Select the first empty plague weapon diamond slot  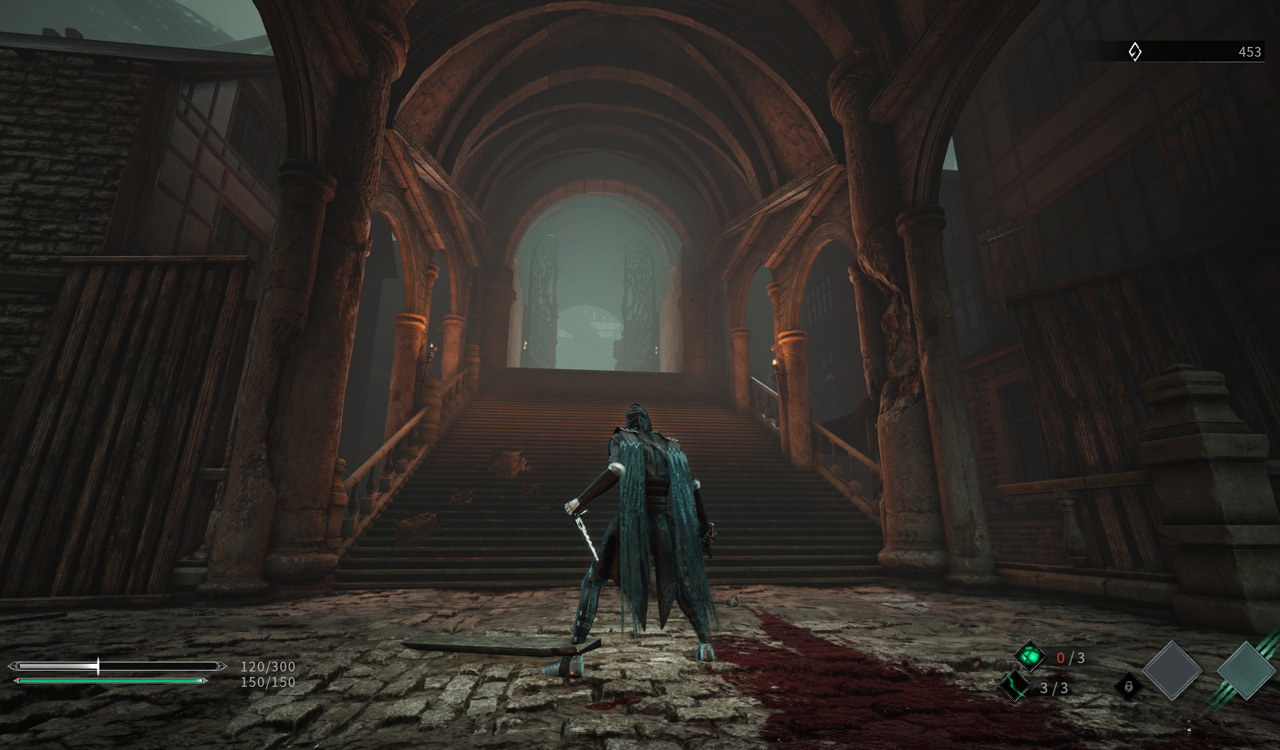1172,671
